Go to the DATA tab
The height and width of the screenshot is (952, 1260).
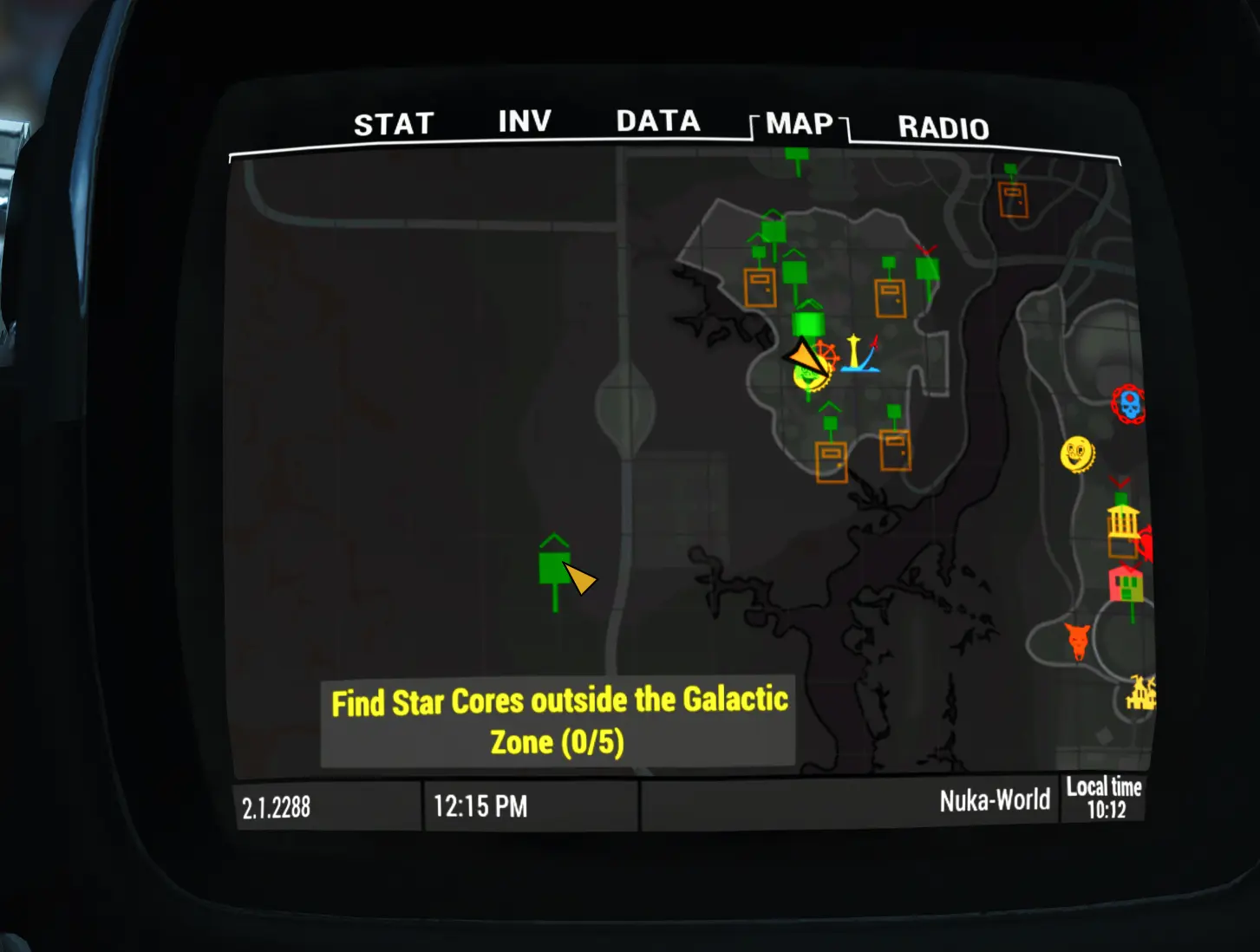(x=657, y=121)
